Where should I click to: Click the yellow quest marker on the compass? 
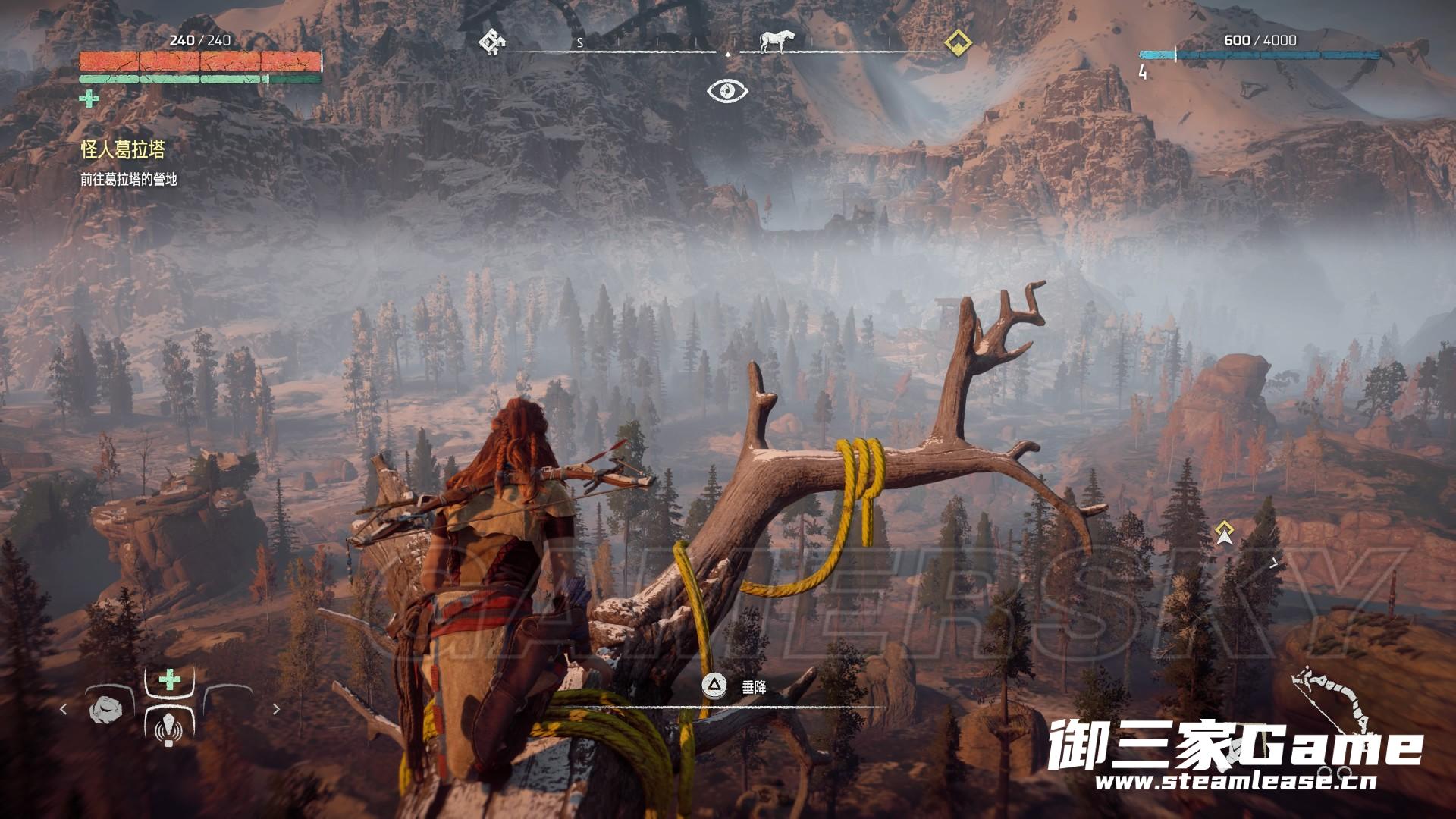click(959, 42)
